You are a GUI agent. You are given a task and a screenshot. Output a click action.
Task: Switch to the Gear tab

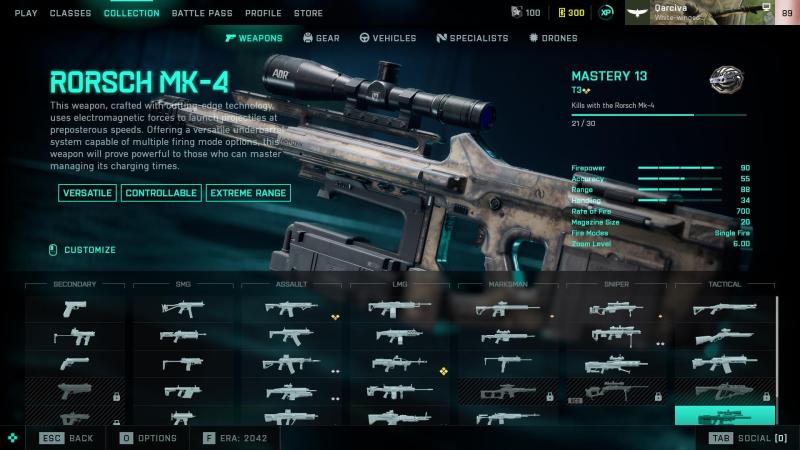tap(321, 38)
